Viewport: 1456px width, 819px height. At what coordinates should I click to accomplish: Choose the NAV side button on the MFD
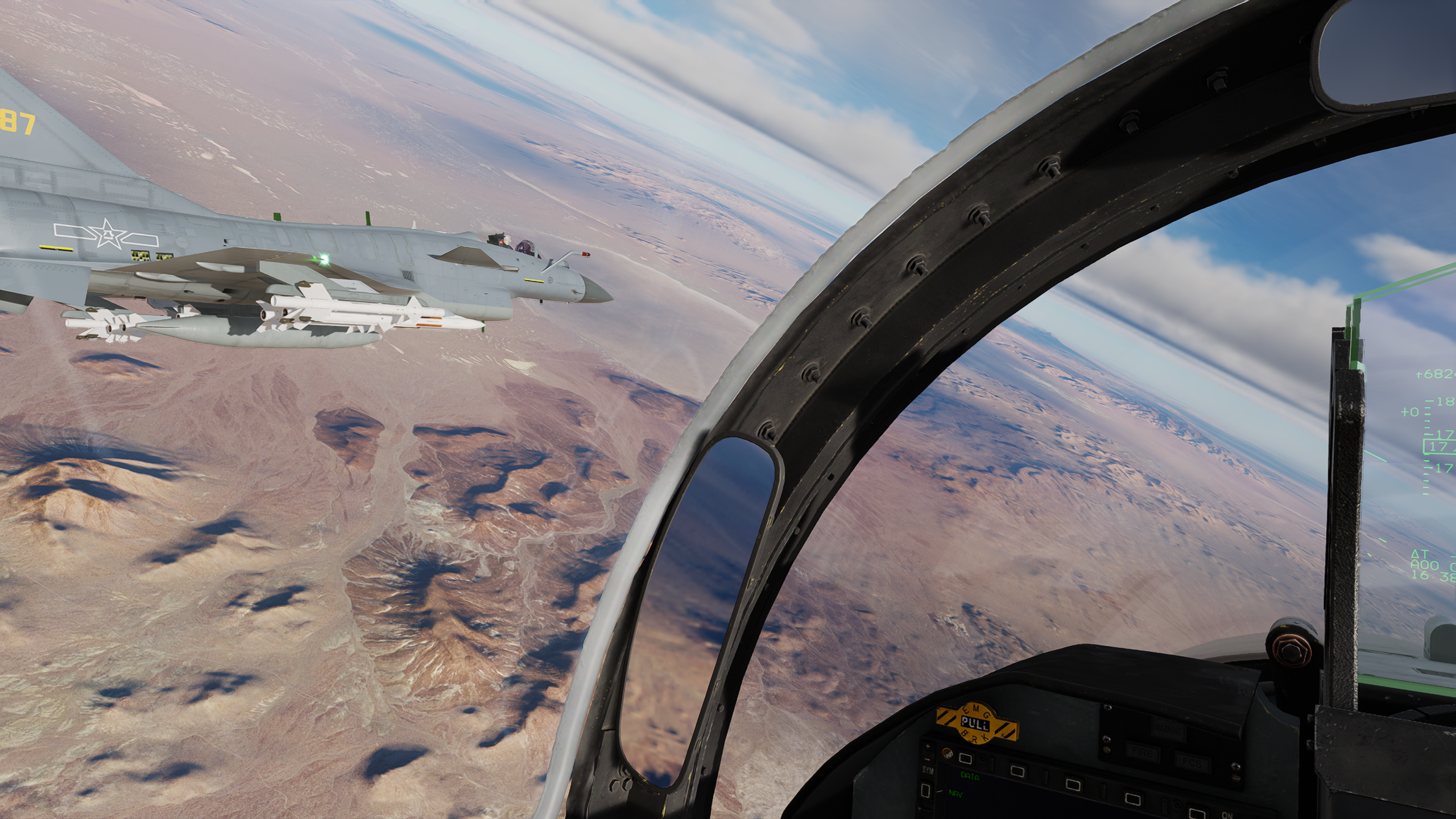click(926, 790)
